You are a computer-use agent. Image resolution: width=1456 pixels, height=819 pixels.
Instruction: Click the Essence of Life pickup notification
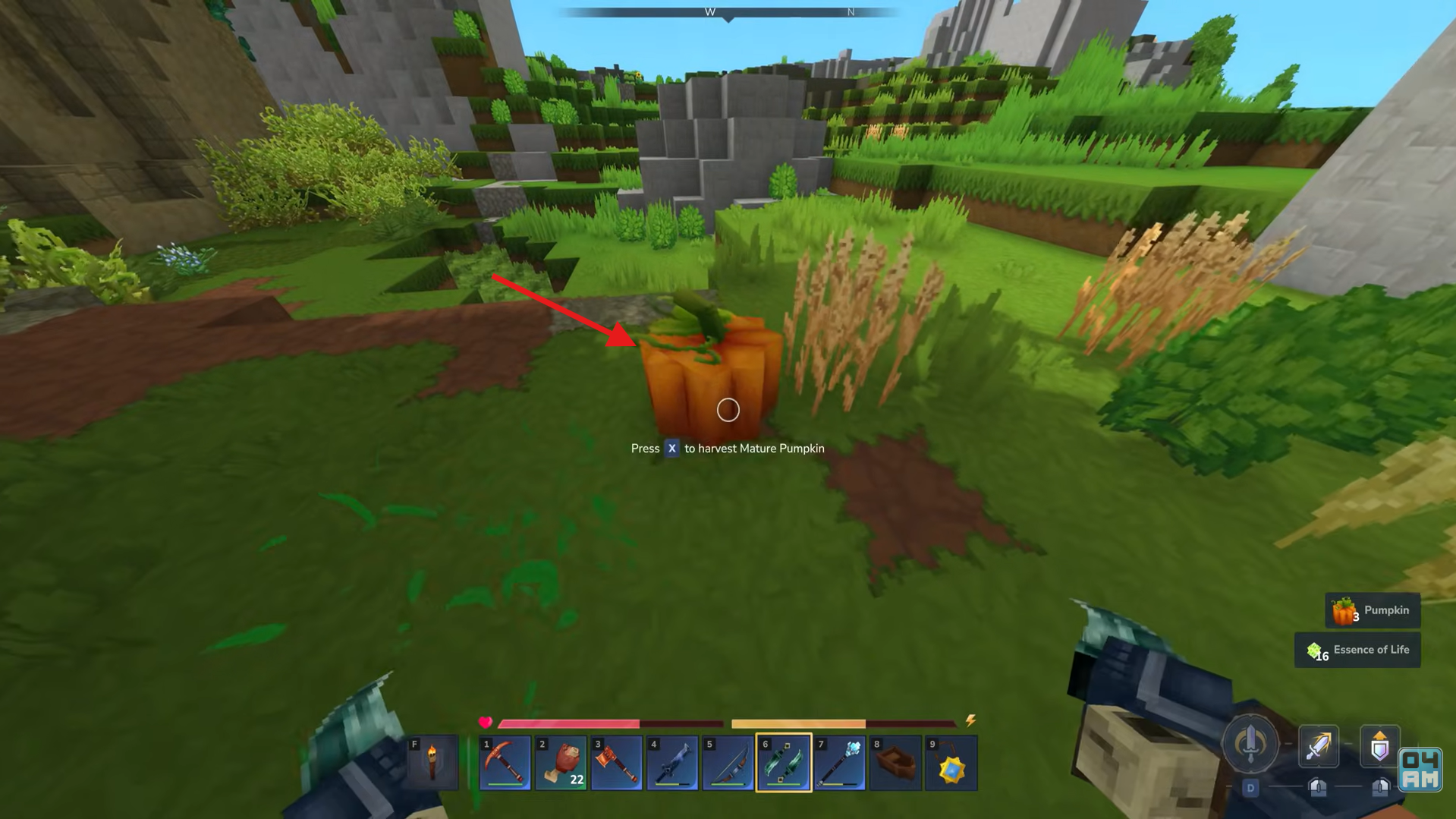1357,650
